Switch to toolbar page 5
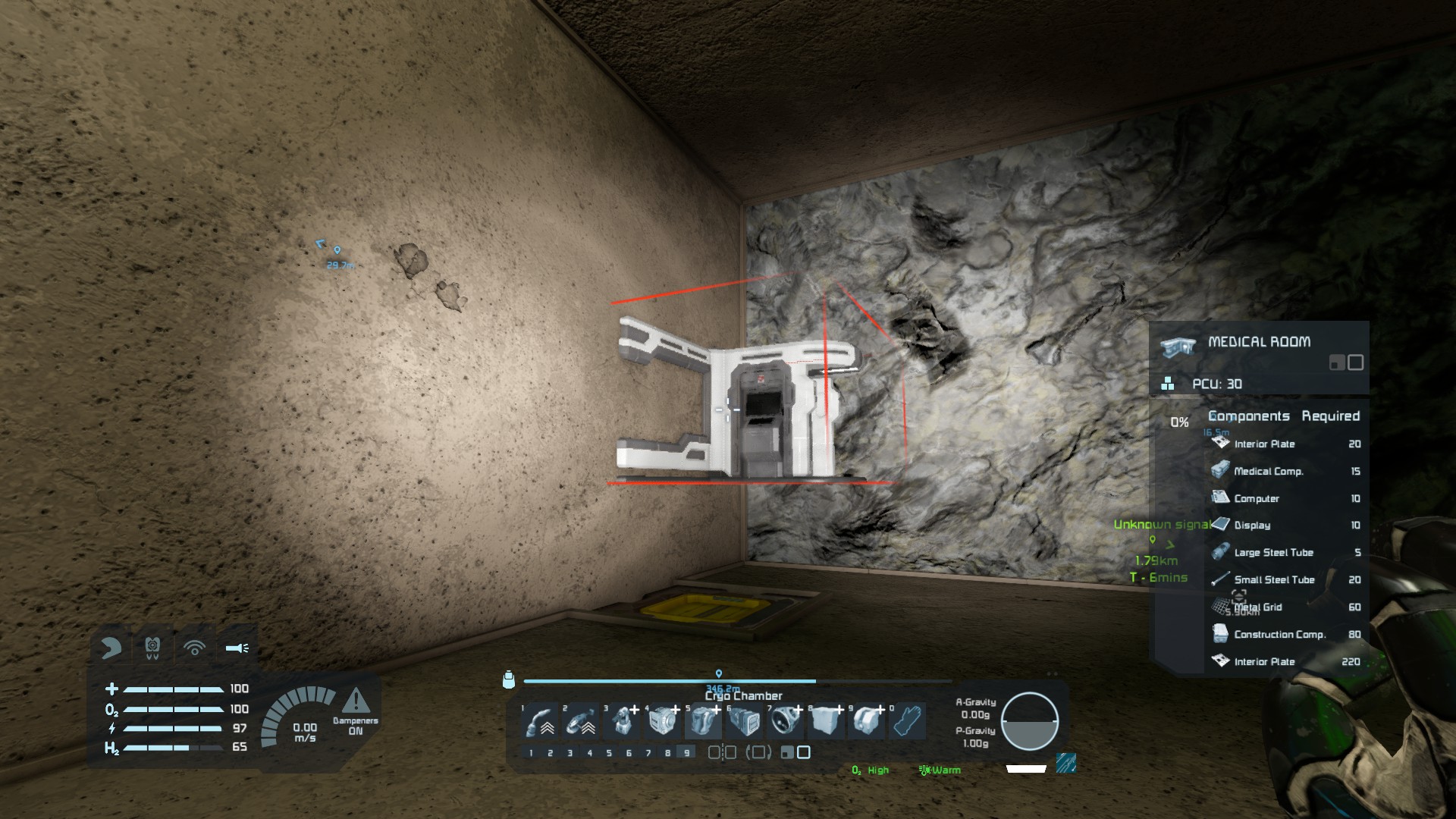The image size is (1456, 819). 609,753
